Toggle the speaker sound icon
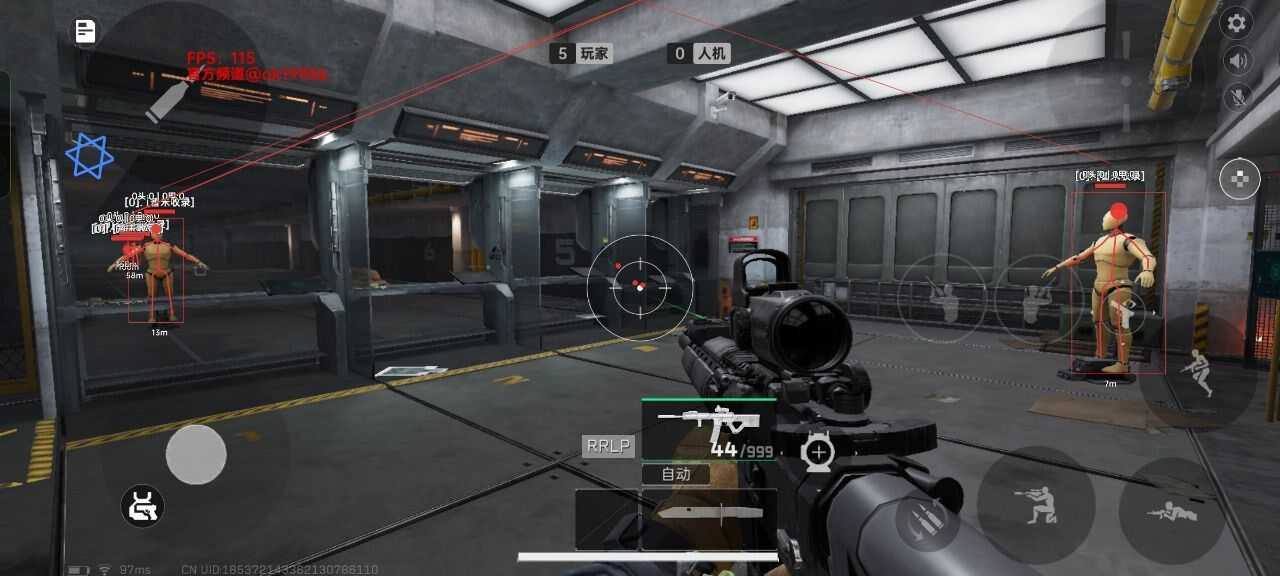The image size is (1280, 576). click(1238, 61)
